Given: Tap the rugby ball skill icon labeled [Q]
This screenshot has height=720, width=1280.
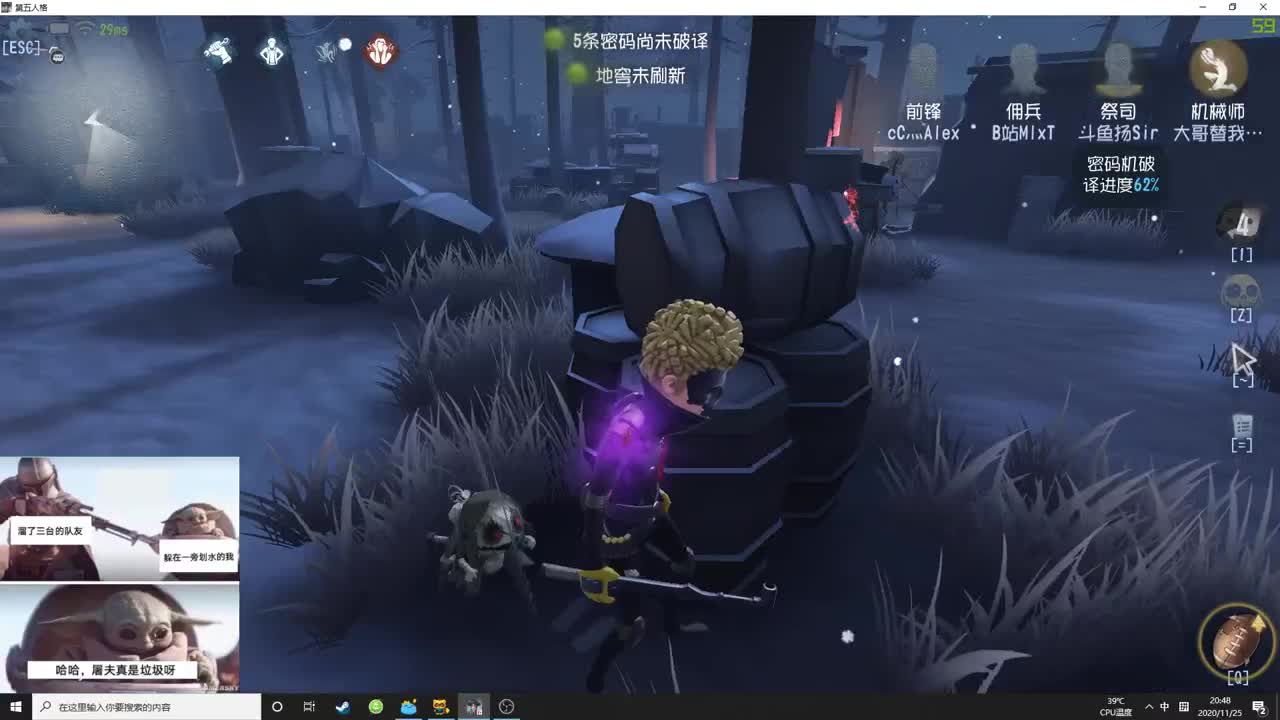Looking at the screenshot, I should (1237, 643).
